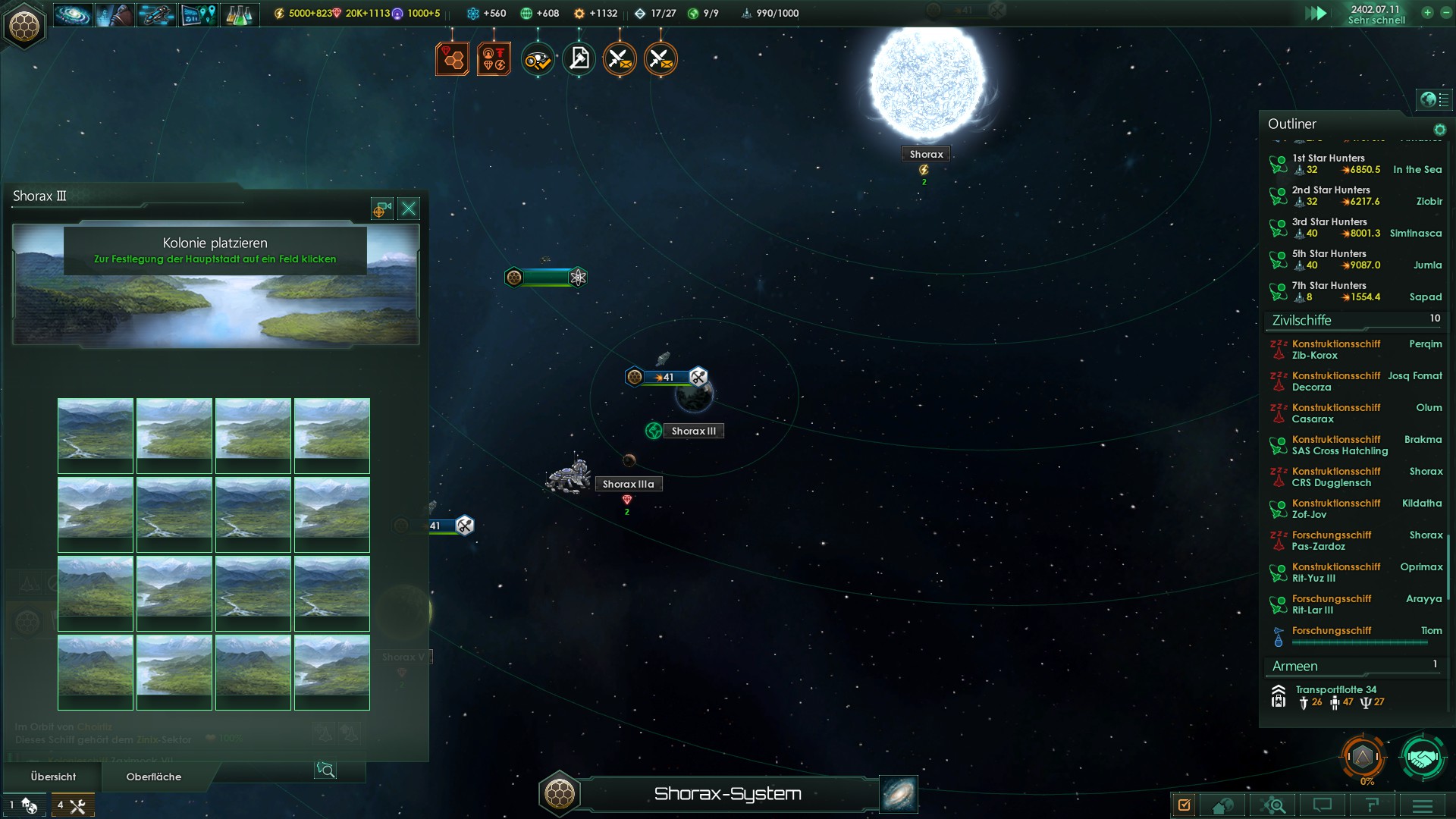Open the hamburger main menu
Screen dimensions: 1456x819
coord(1422,805)
